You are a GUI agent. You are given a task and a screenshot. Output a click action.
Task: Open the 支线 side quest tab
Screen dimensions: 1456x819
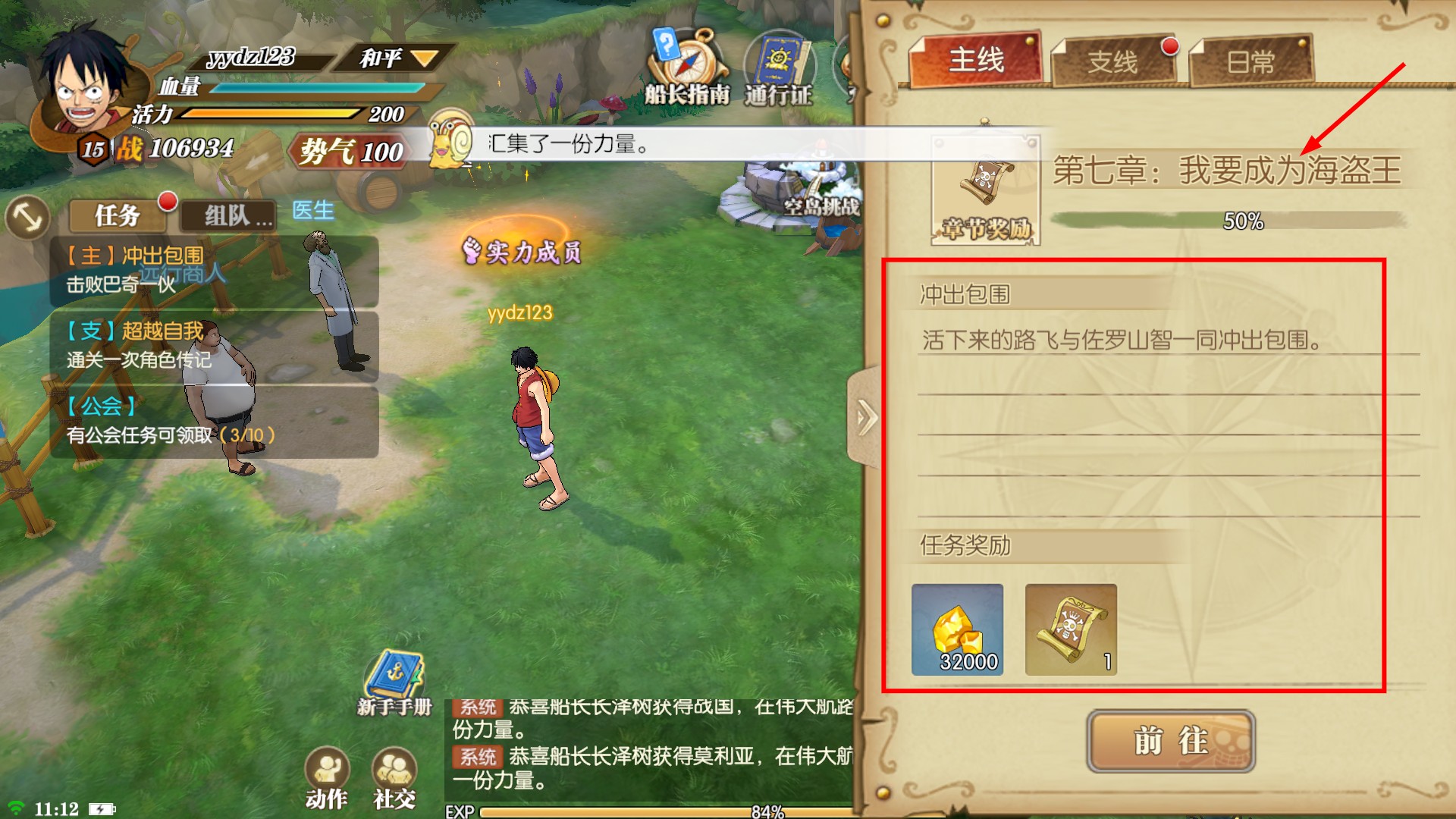coord(1112,61)
